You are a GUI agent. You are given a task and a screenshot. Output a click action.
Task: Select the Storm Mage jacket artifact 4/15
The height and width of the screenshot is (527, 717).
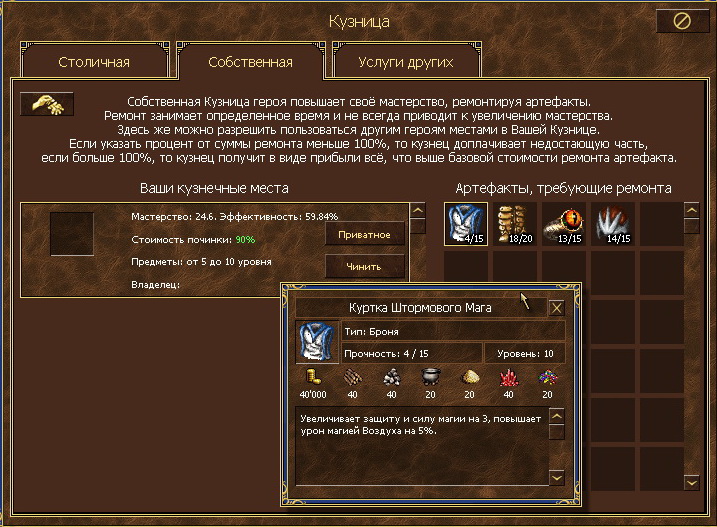click(x=466, y=224)
